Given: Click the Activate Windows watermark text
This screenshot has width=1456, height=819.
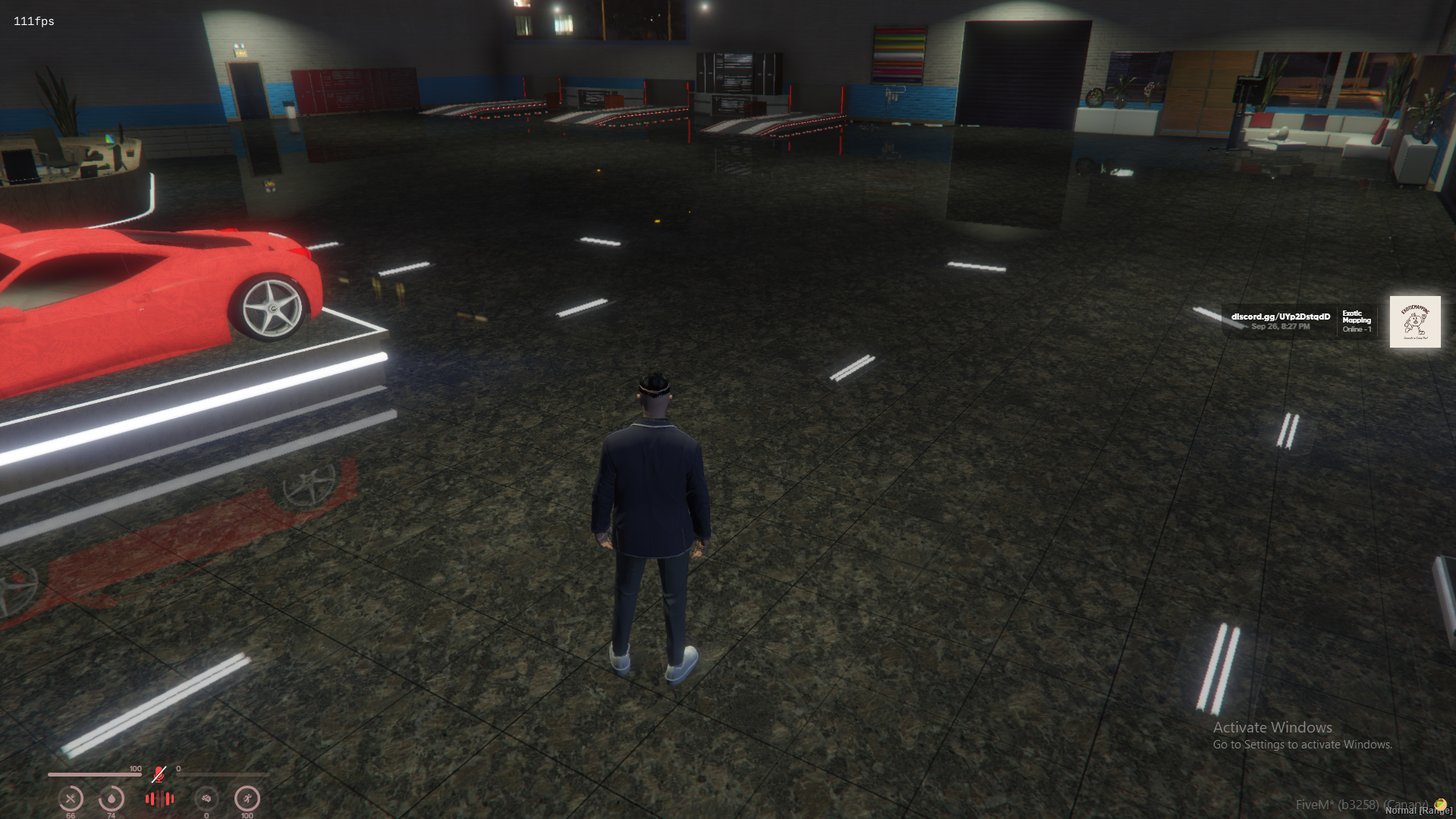Looking at the screenshot, I should pos(1272,727).
